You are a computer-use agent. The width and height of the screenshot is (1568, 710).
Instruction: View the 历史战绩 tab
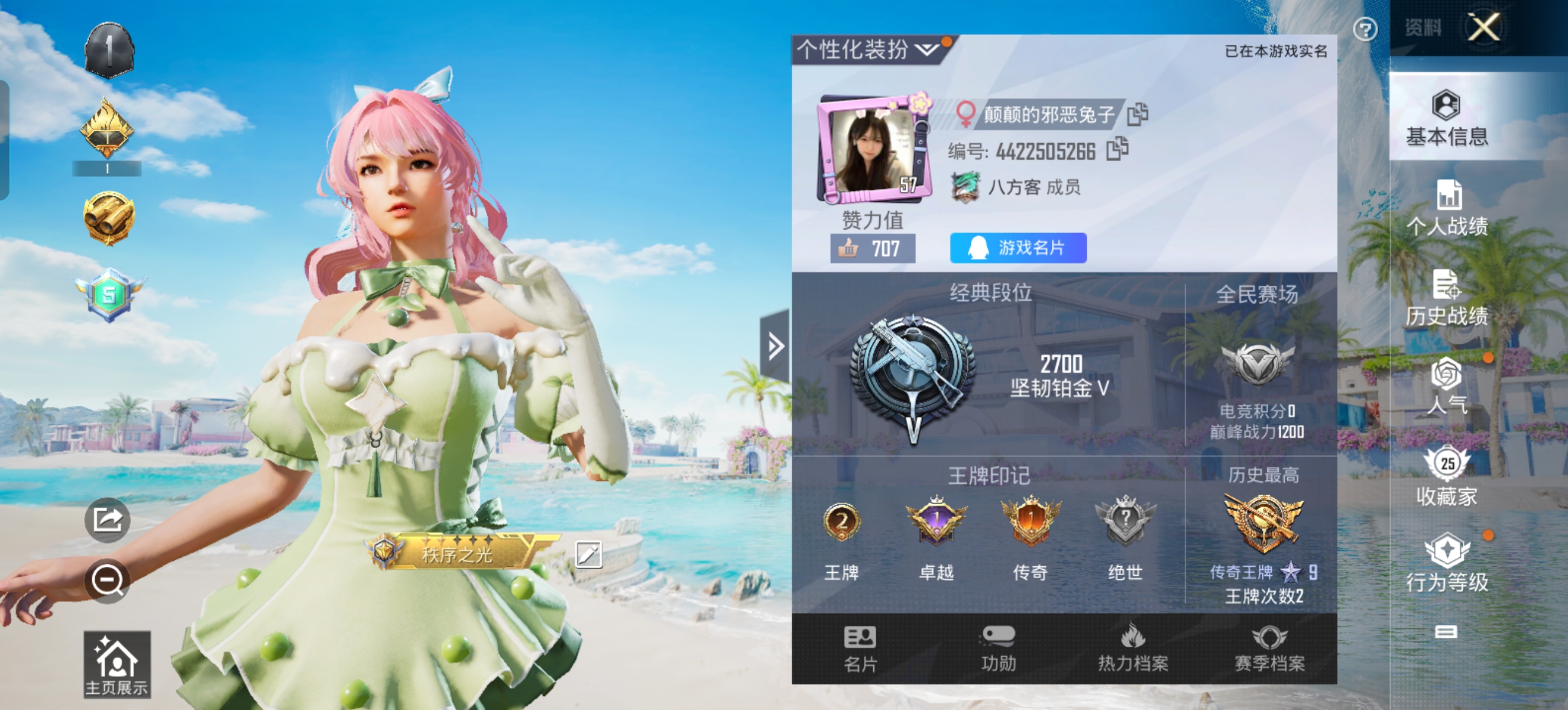[1446, 298]
